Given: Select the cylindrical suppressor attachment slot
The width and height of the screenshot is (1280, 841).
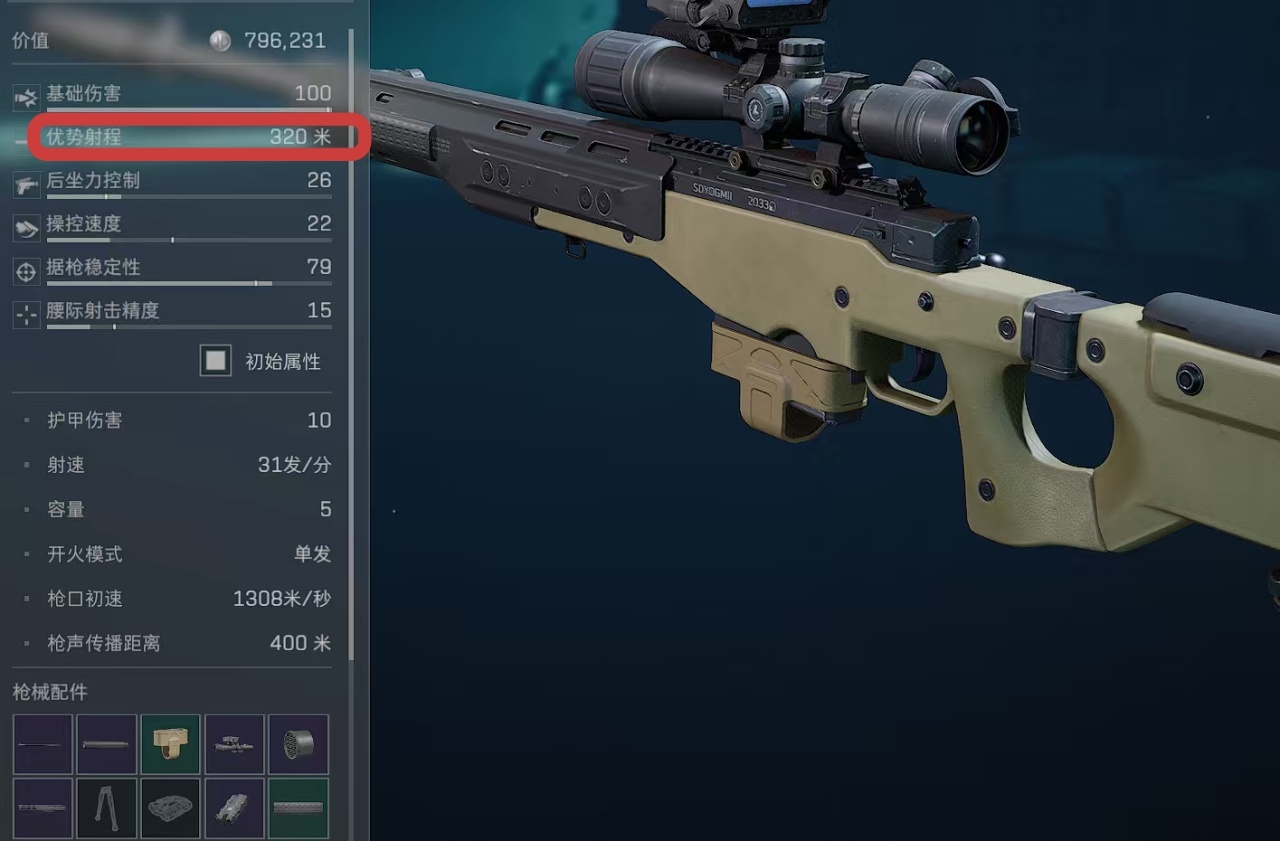Looking at the screenshot, I should click(106, 744).
